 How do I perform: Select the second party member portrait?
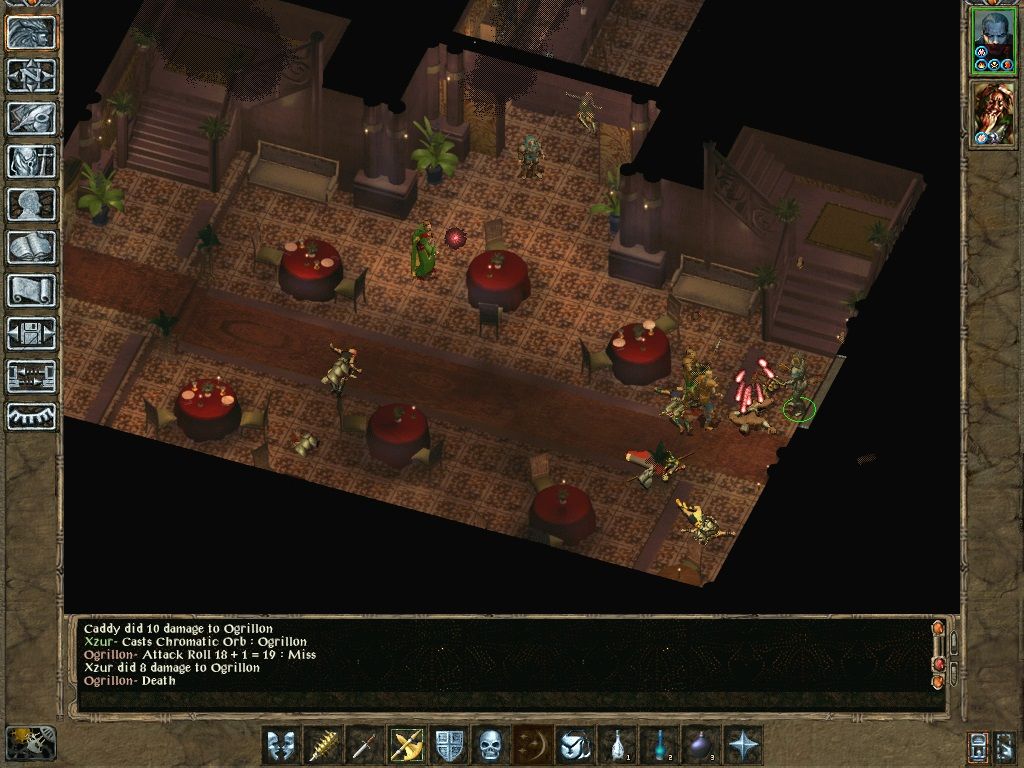point(993,113)
